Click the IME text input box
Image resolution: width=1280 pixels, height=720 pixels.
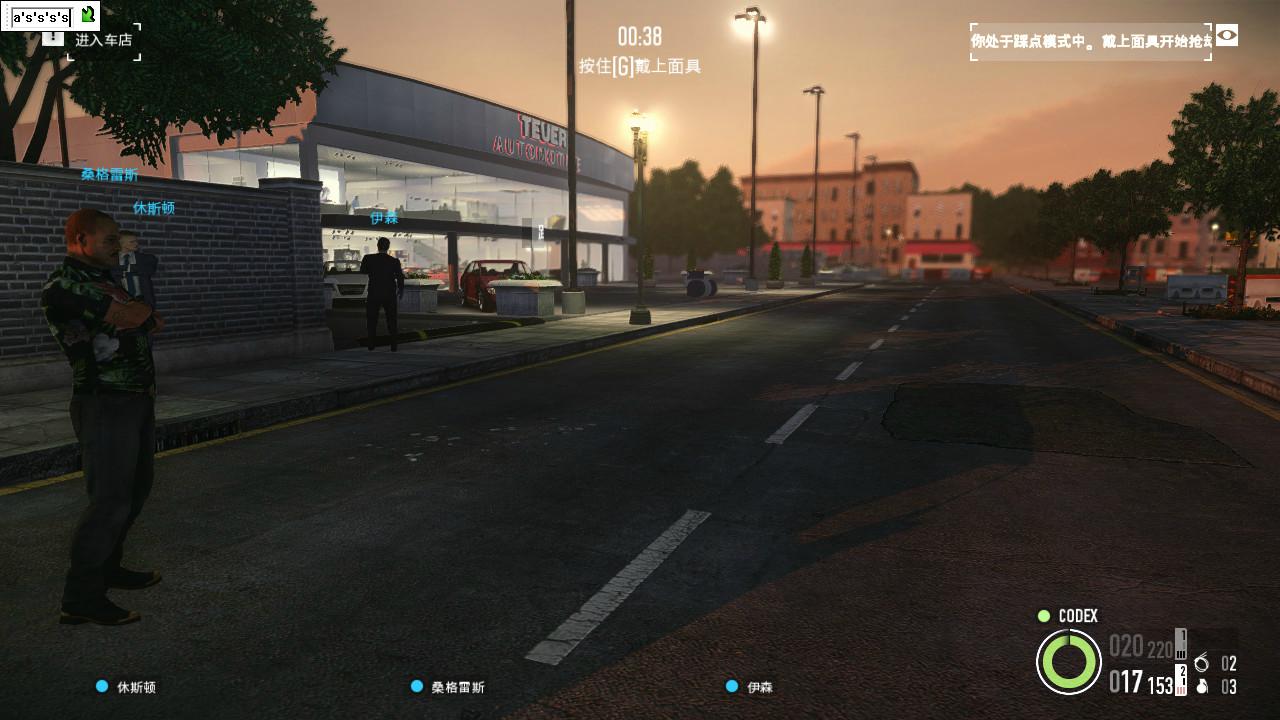tap(41, 17)
